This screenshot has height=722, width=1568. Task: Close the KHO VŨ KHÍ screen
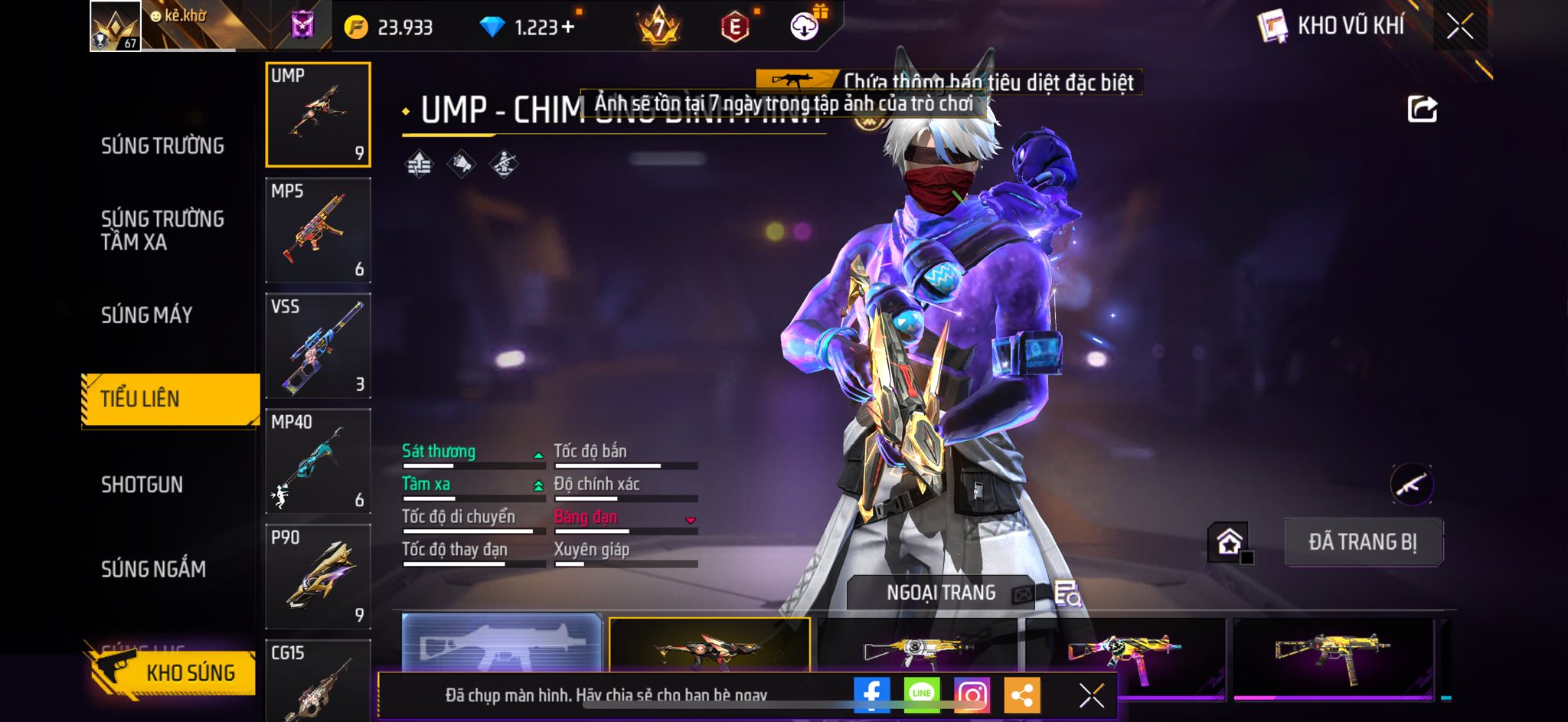[1459, 27]
